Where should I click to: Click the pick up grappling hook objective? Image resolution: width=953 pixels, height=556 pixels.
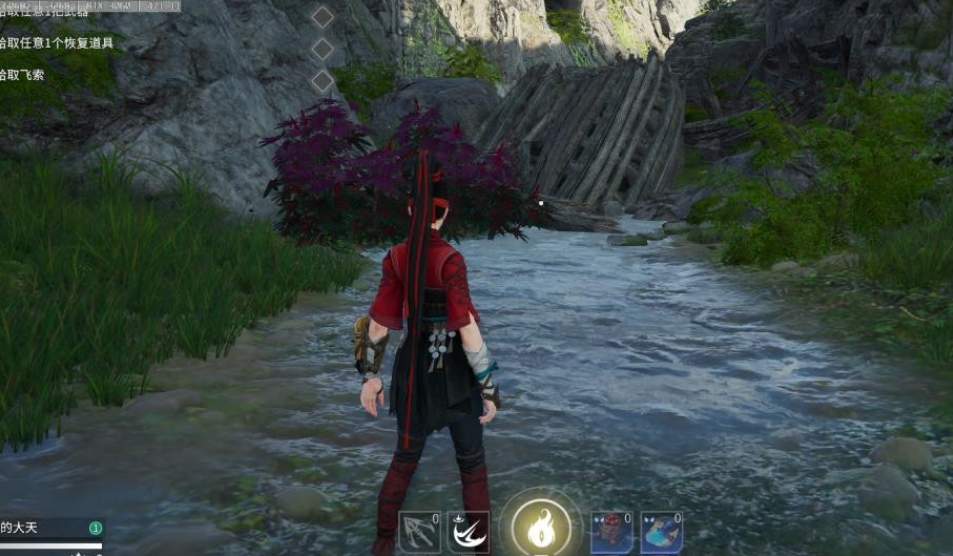coord(26,75)
